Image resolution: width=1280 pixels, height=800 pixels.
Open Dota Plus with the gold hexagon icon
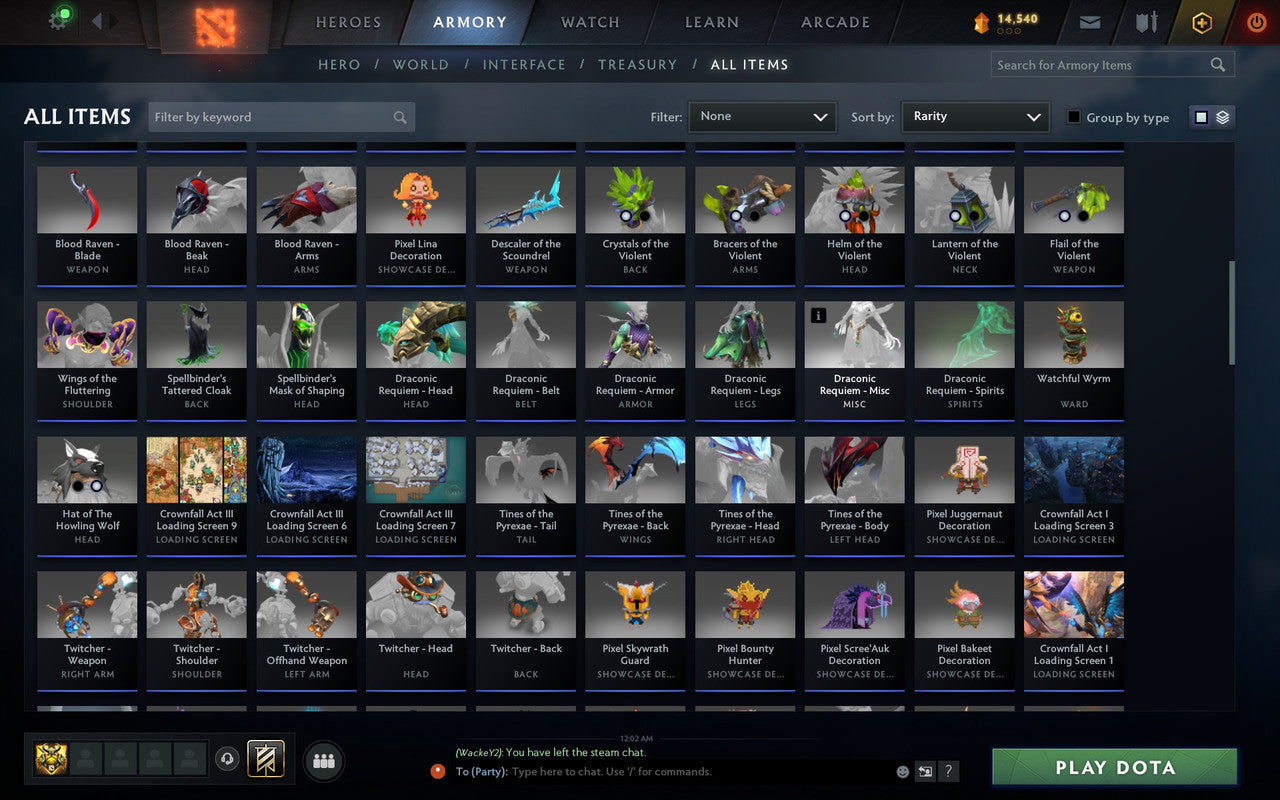[1201, 22]
